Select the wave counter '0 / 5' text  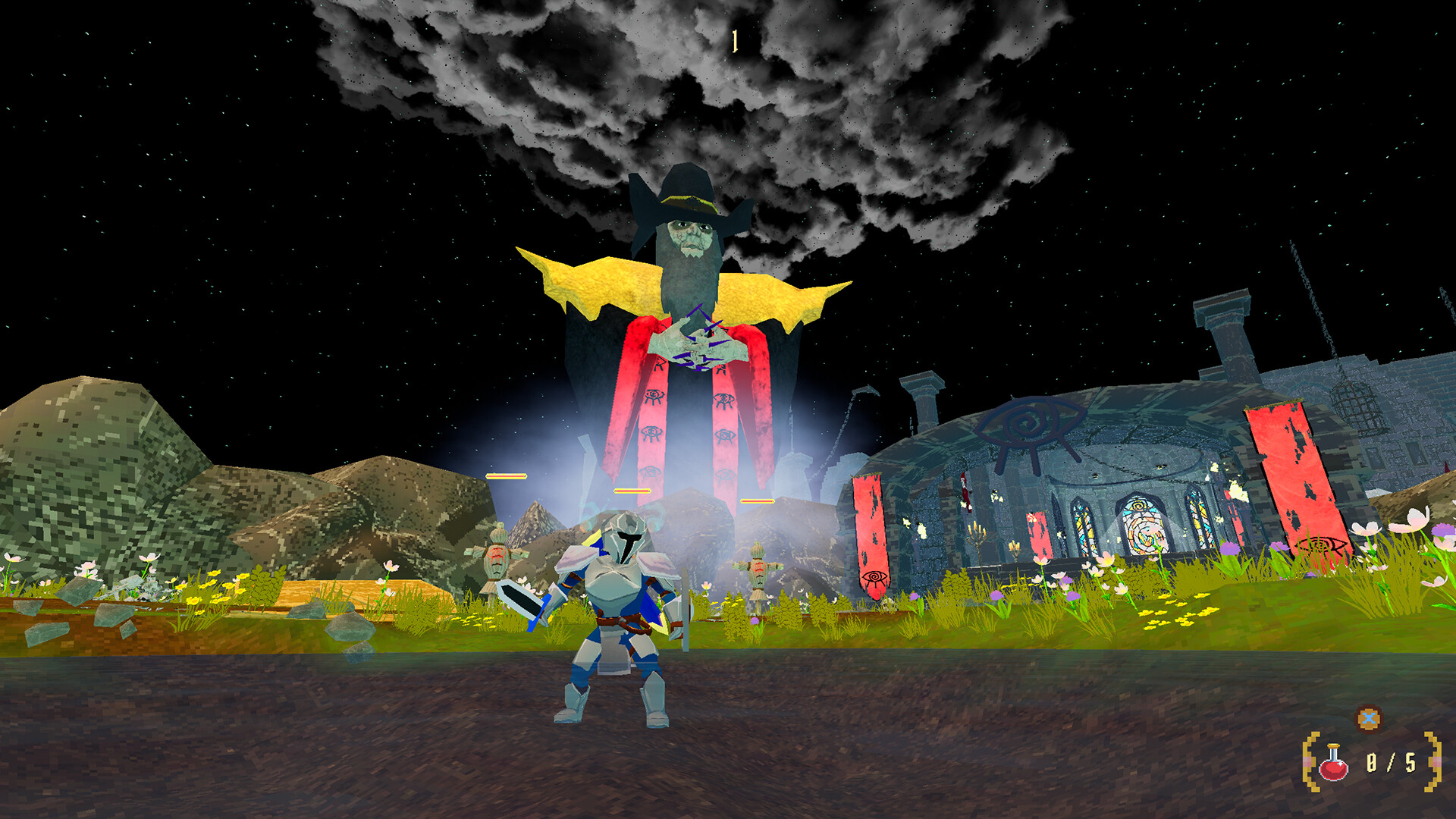coord(1389,764)
